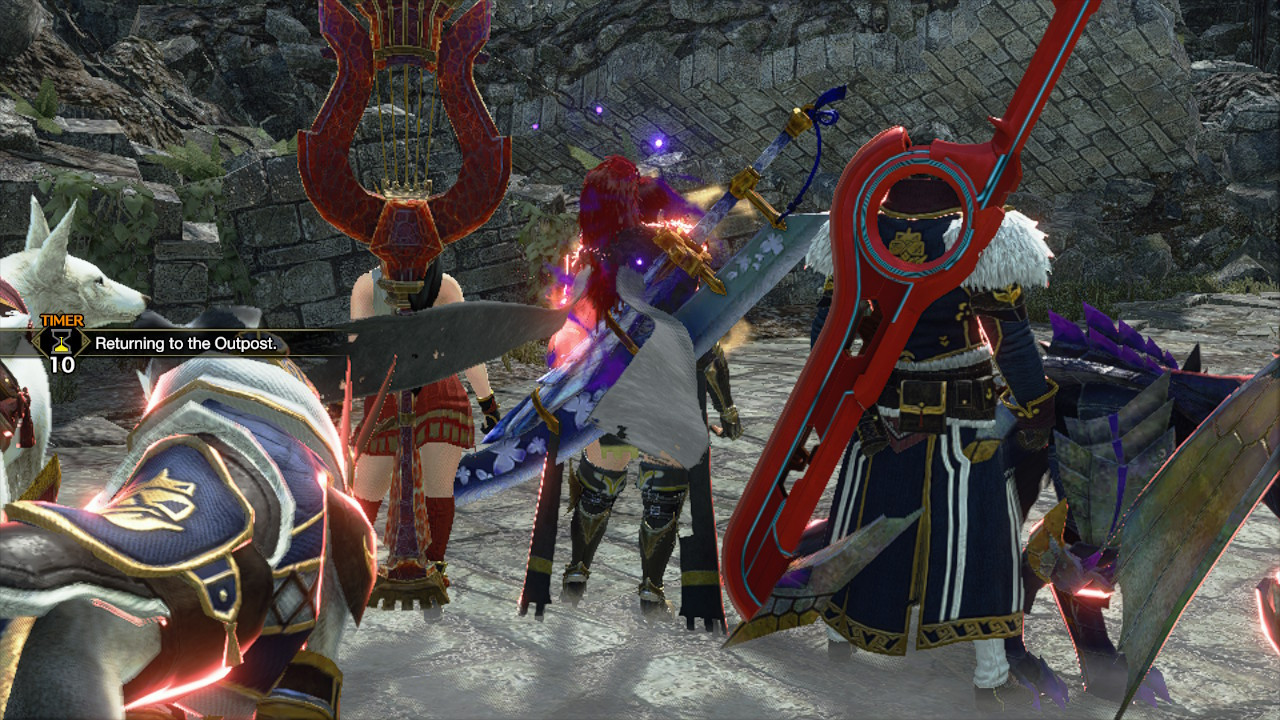Viewport: 1280px width, 720px height.
Task: Select the TIMER label above the hourglass
Action: tap(63, 320)
